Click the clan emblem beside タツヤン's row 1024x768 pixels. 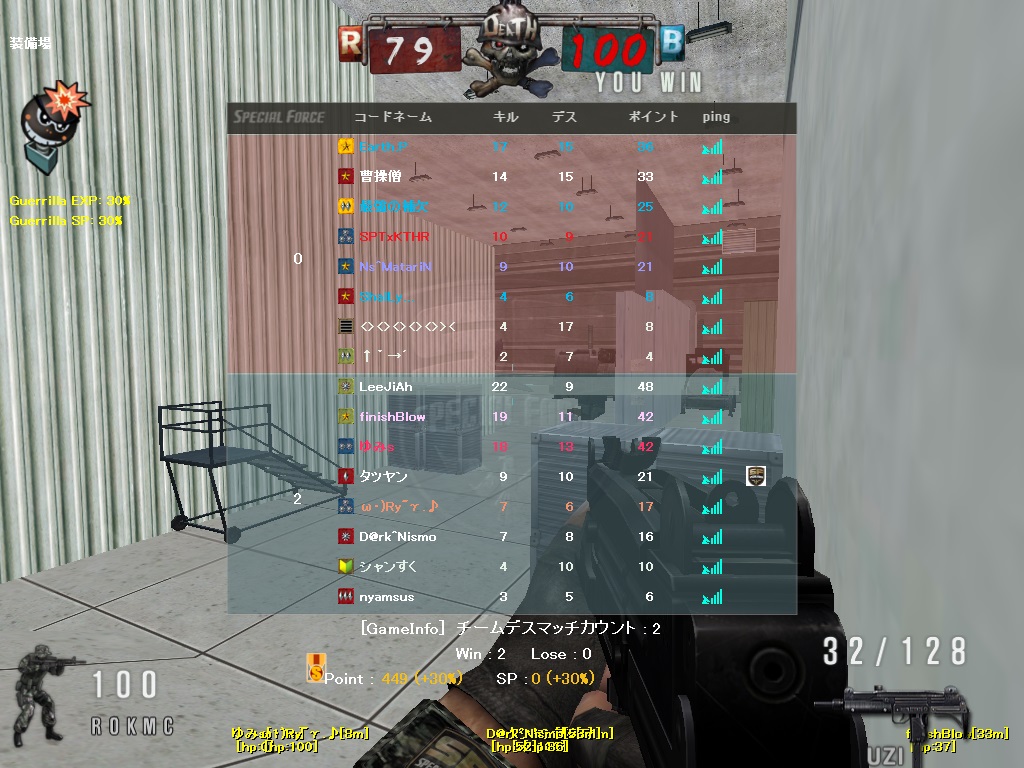[757, 476]
